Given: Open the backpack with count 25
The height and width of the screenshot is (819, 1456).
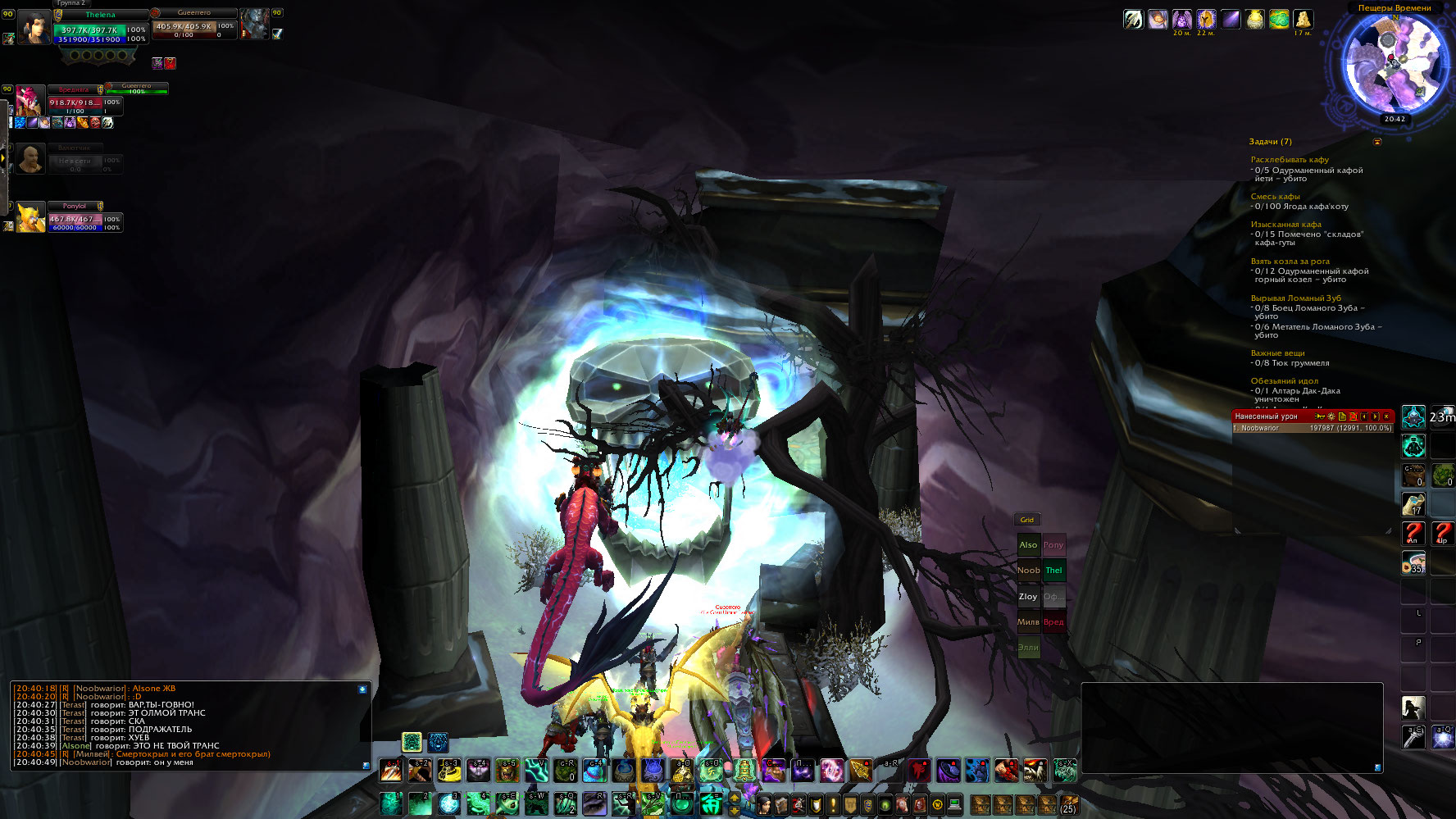Looking at the screenshot, I should click(1068, 804).
